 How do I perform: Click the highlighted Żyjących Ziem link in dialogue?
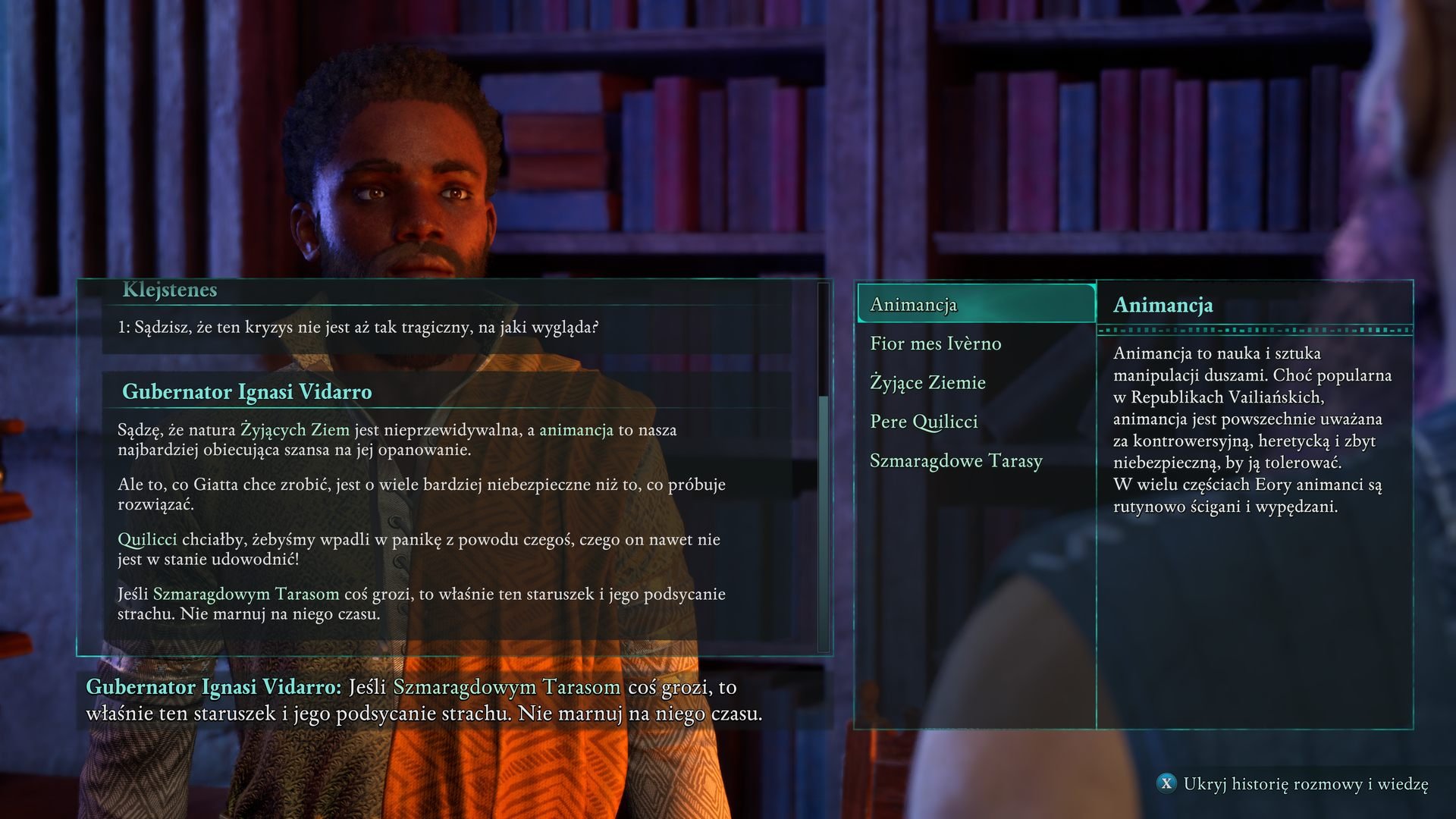coord(294,430)
